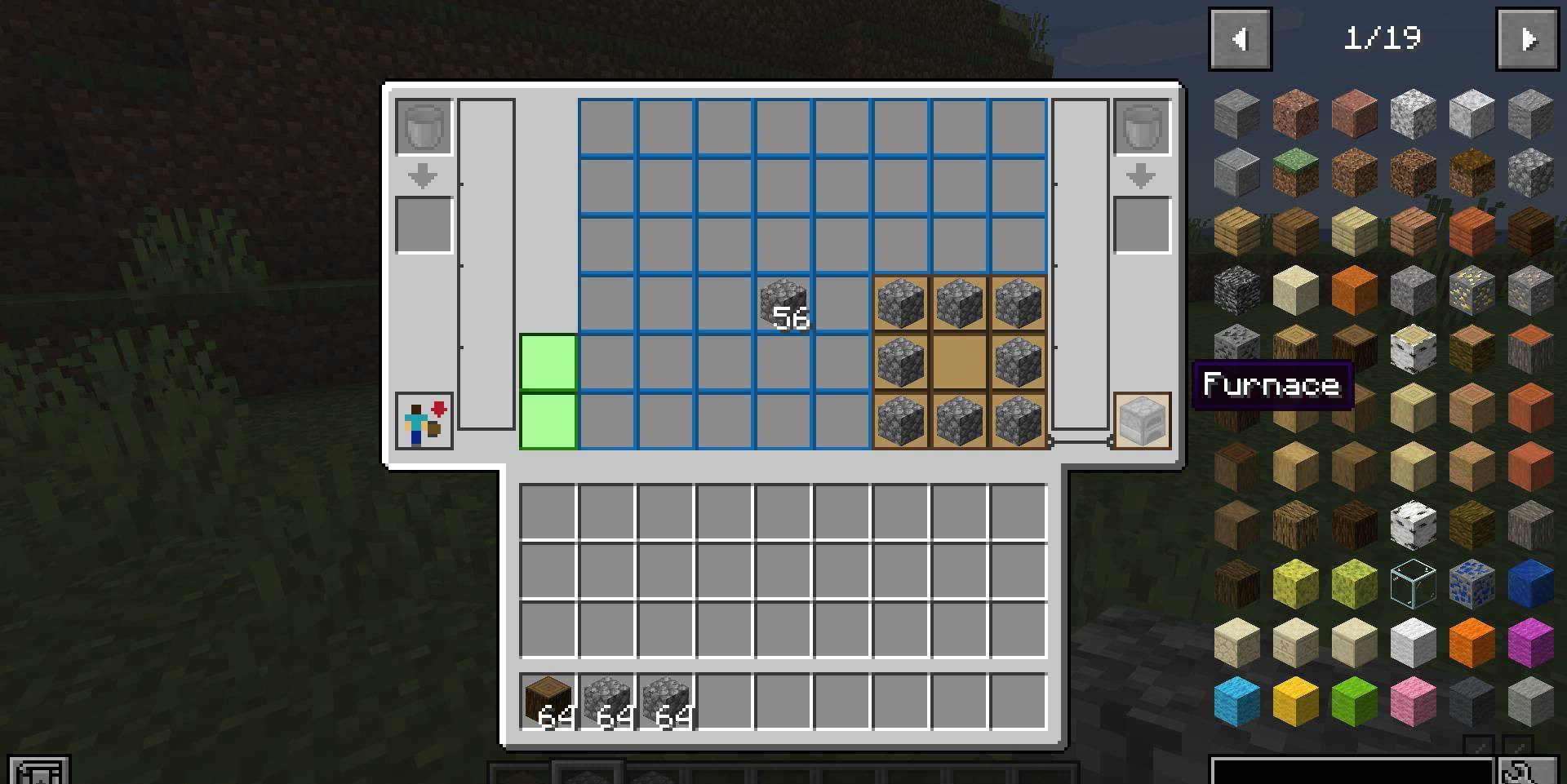Click the empty center crafting grid slot
The height and width of the screenshot is (784, 1567).
[959, 362]
